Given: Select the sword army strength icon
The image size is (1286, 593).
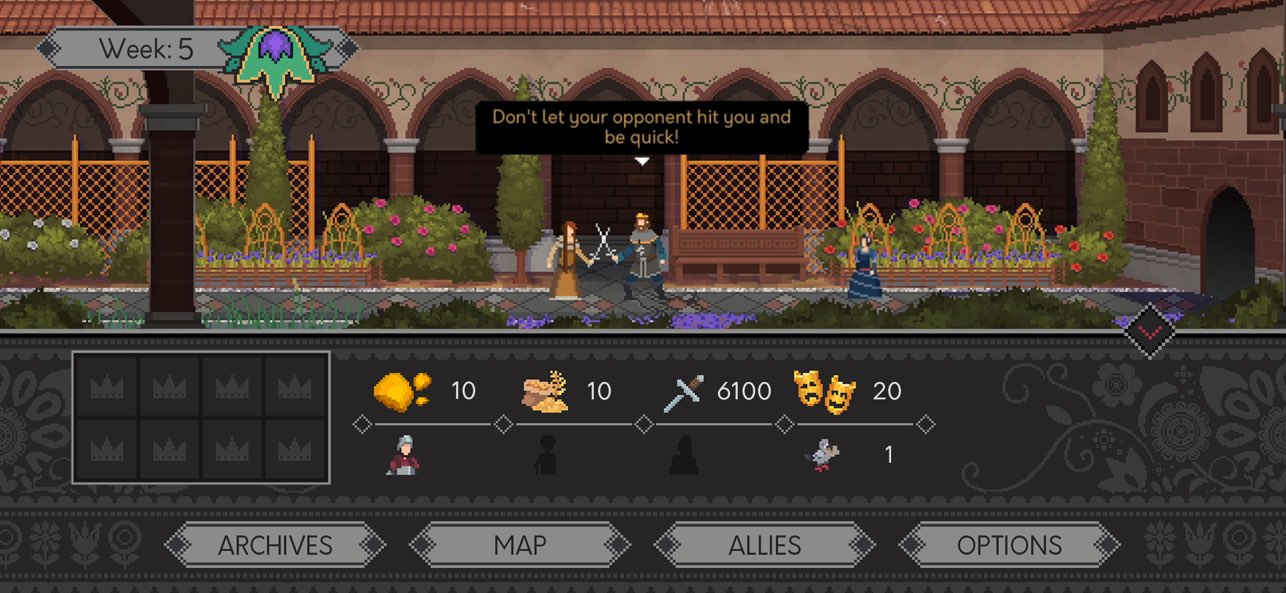Looking at the screenshot, I should pos(684,392).
